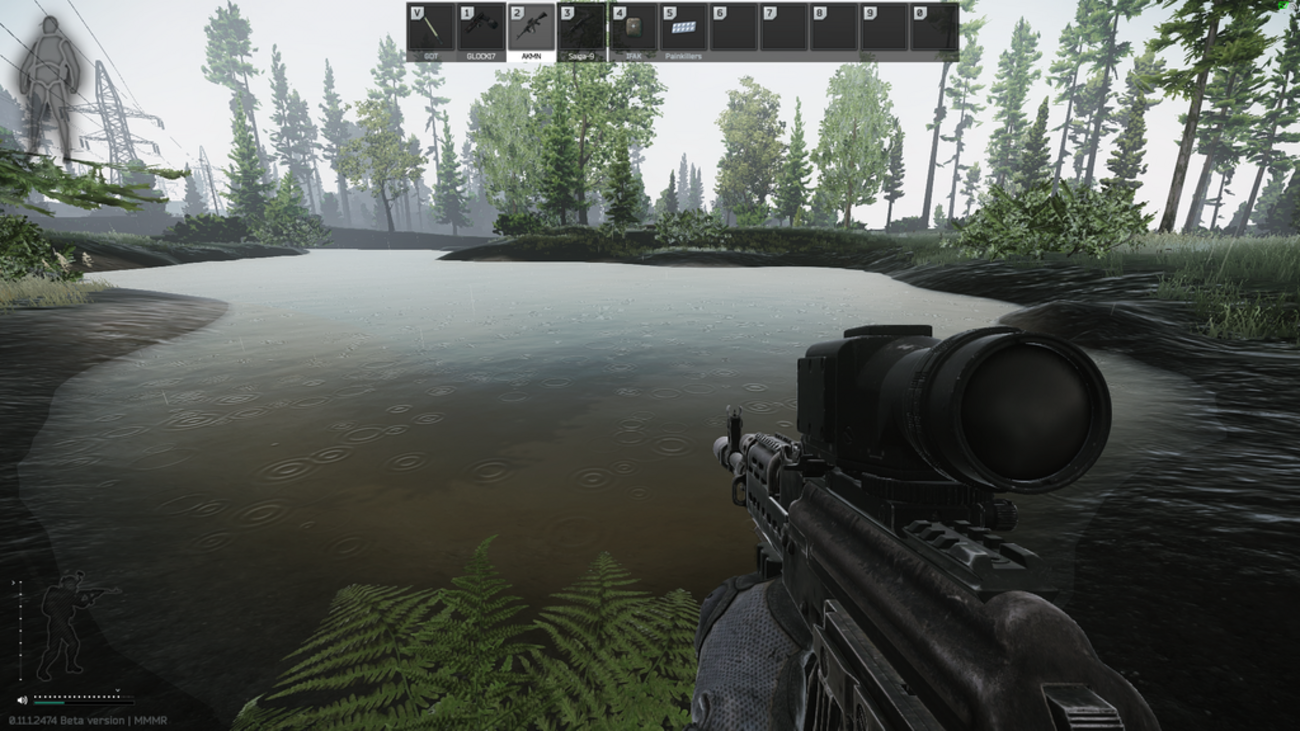Switch to the GLOCK17 pistol slot
The height and width of the screenshot is (731, 1300).
click(481, 29)
